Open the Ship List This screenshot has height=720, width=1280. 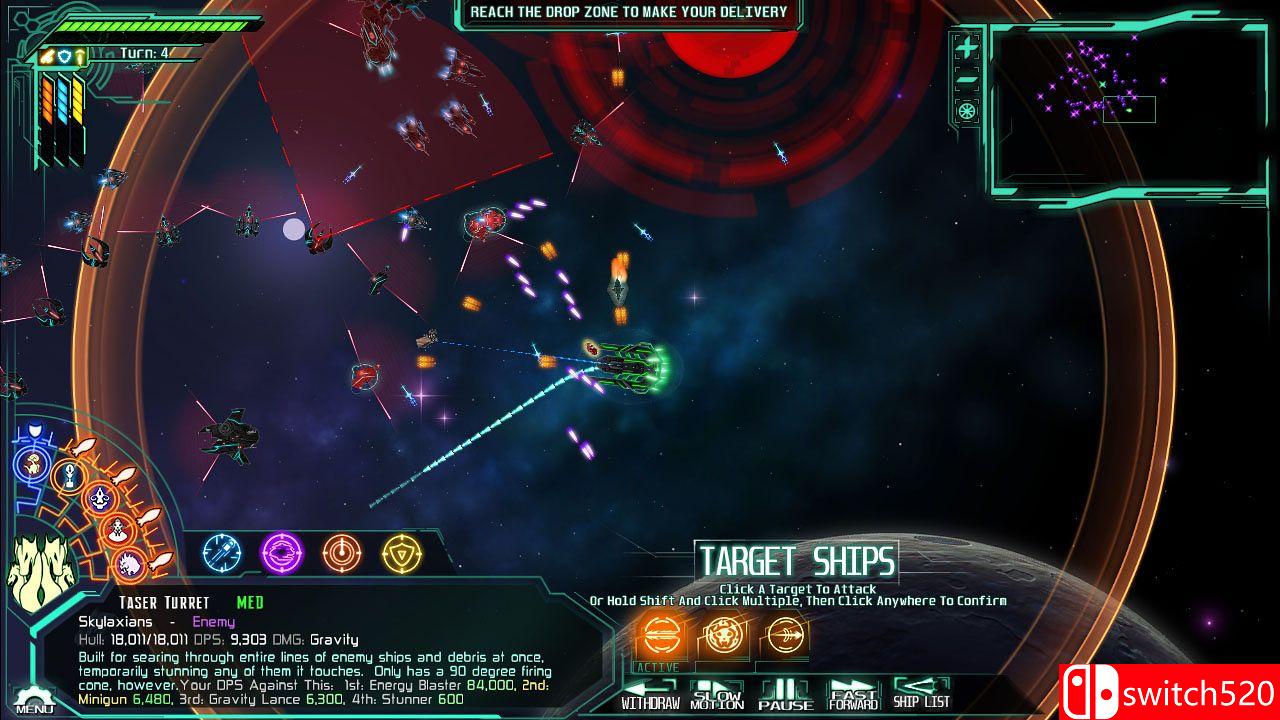[921, 693]
